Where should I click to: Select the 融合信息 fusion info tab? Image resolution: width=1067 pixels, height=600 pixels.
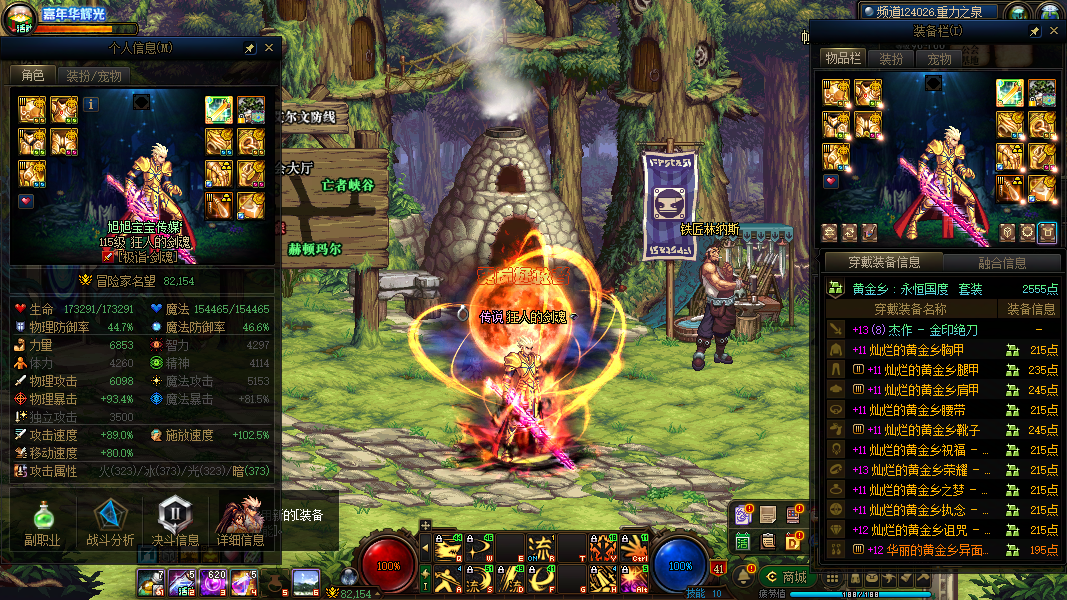click(1000, 263)
